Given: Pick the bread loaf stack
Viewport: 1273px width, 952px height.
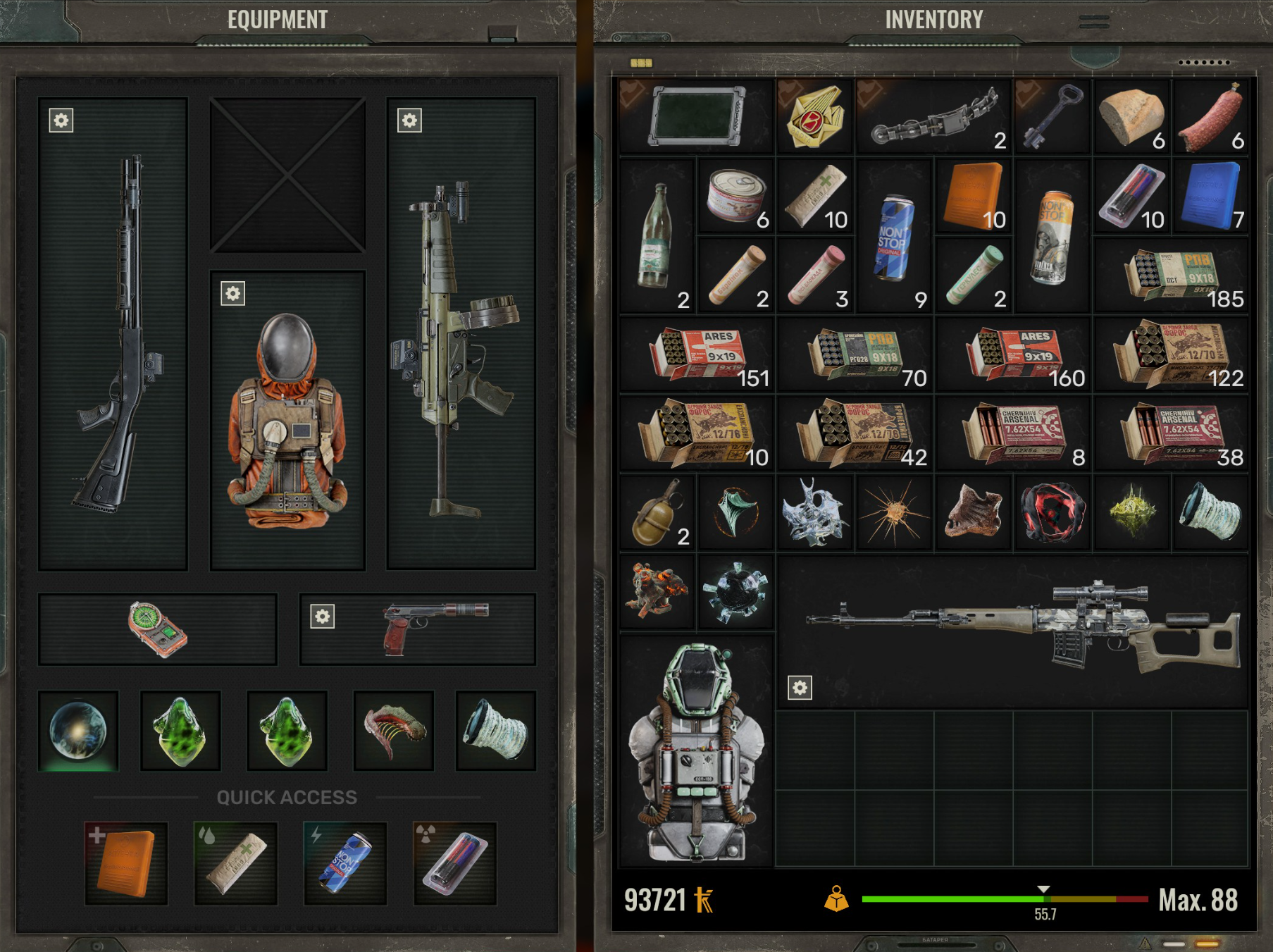Looking at the screenshot, I should click(1131, 116).
